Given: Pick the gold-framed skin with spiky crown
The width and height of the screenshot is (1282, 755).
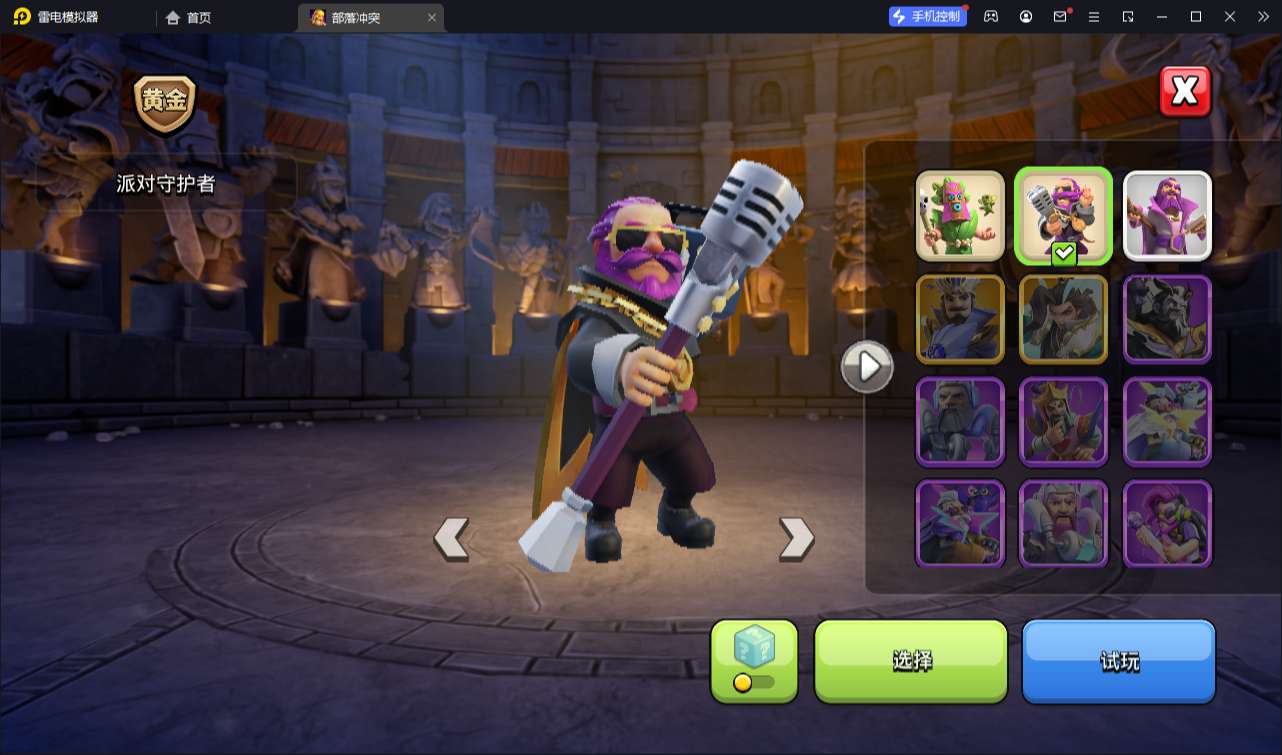Looking at the screenshot, I should 960,318.
